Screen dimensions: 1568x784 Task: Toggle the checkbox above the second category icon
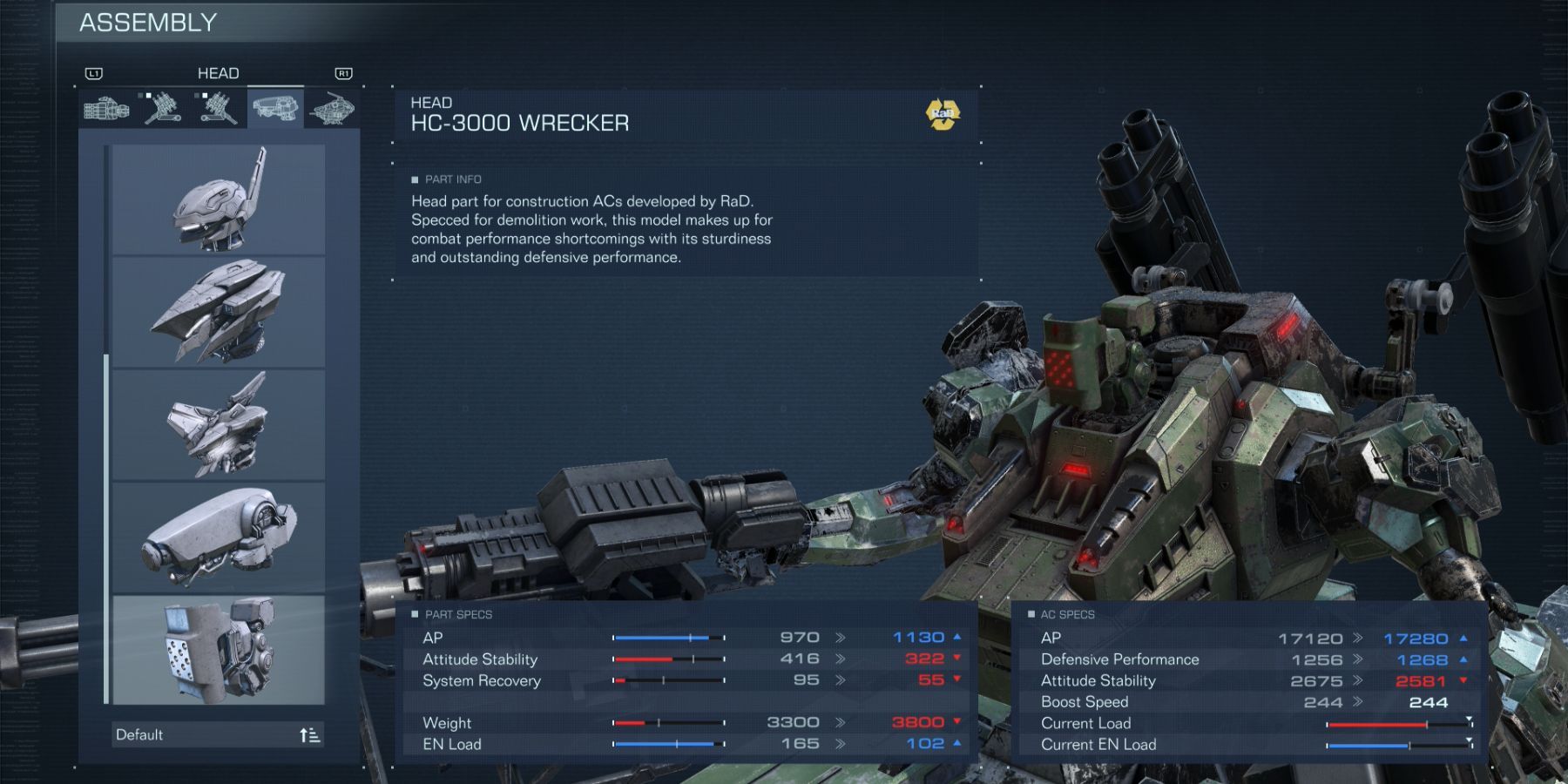[148, 95]
